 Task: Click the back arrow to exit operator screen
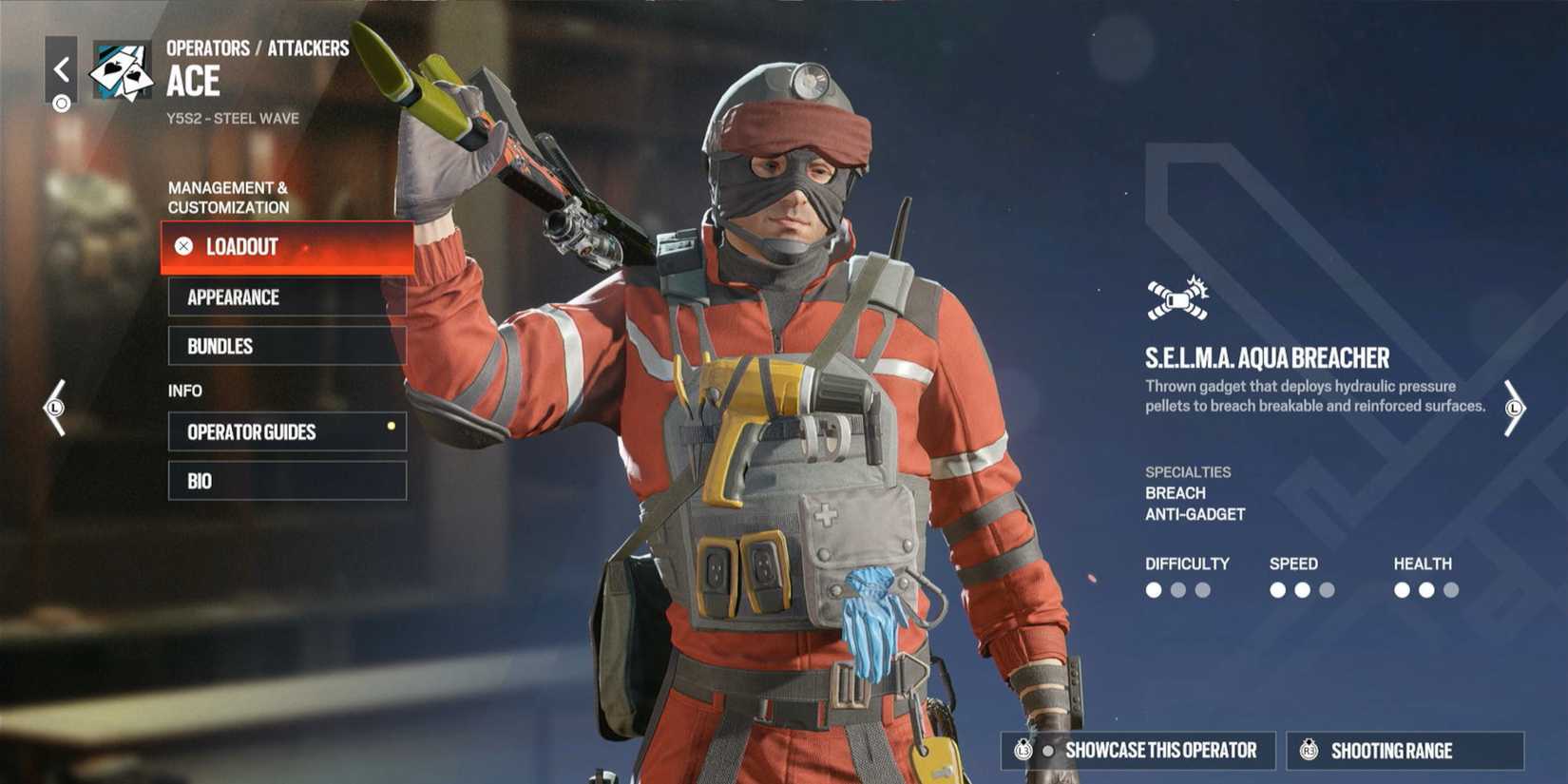[61, 68]
